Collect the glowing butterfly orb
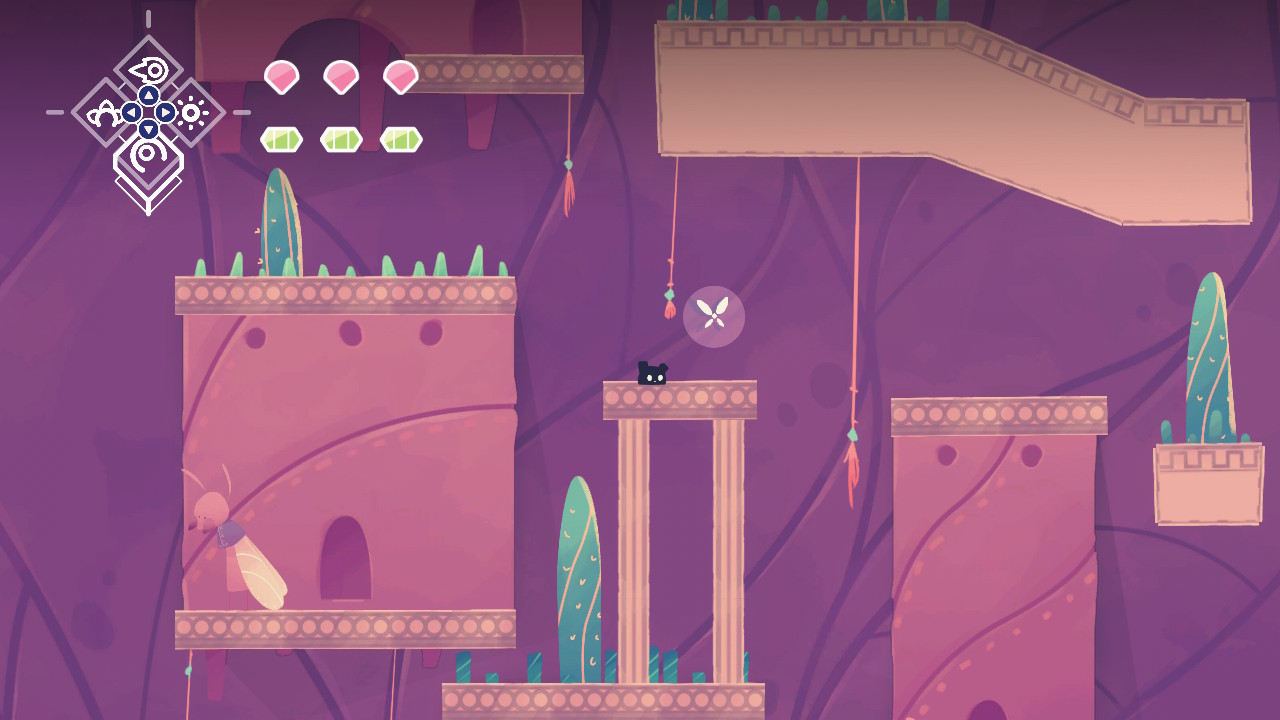The width and height of the screenshot is (1280, 720). [716, 317]
